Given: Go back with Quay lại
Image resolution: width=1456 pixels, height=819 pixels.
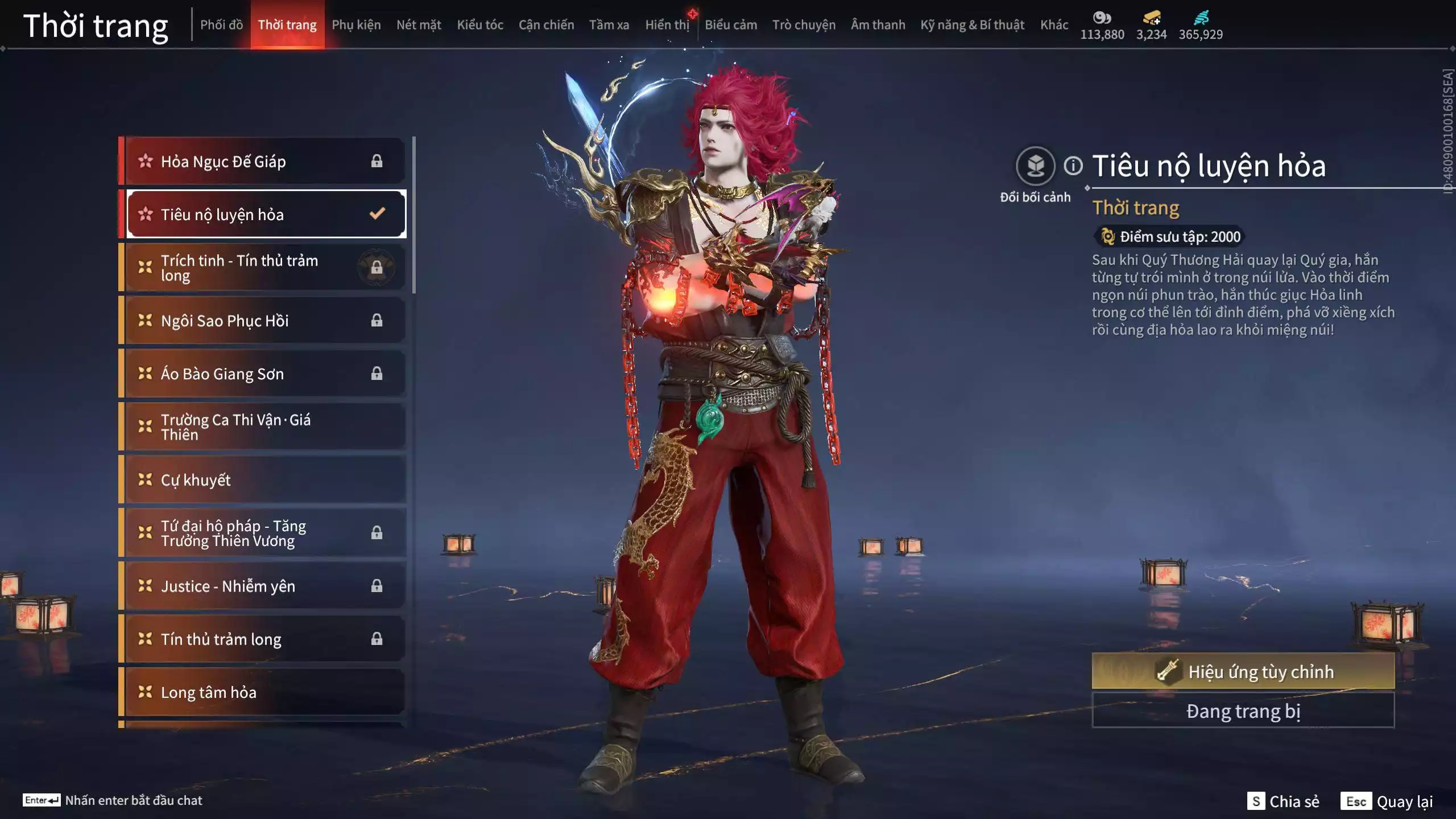Looking at the screenshot, I should click(1387, 801).
